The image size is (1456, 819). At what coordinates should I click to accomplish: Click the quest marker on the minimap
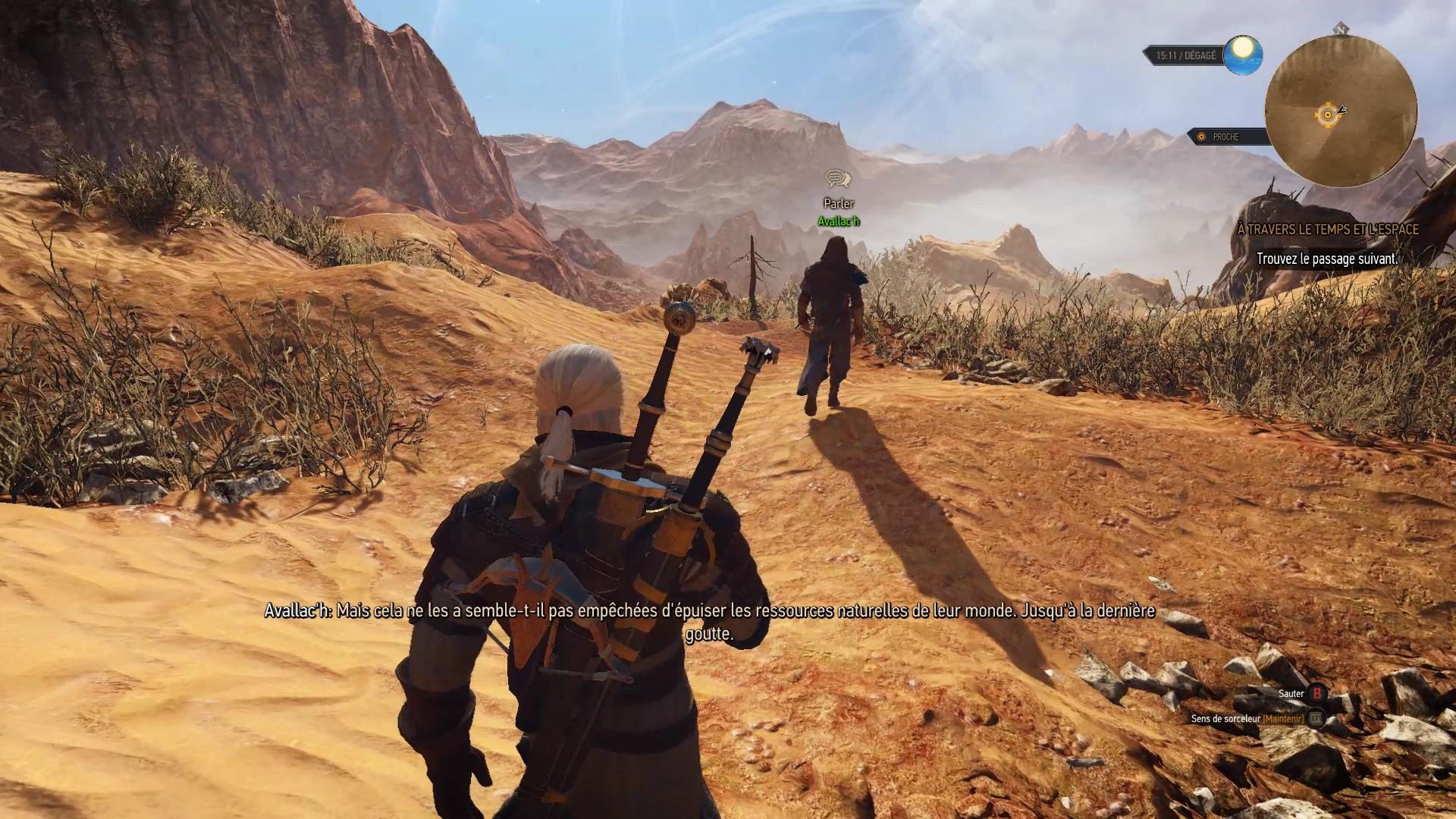pos(1327,115)
